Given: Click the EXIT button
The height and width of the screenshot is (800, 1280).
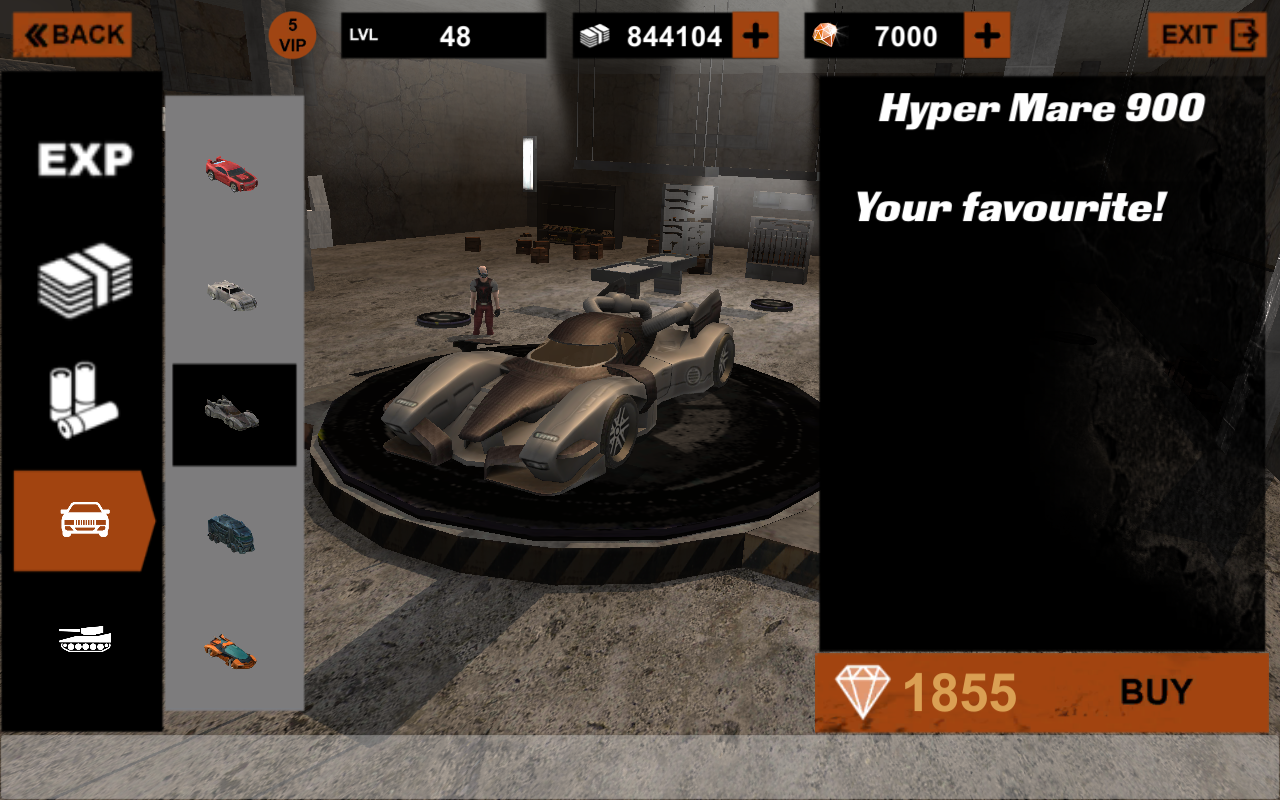Looking at the screenshot, I should [x=1205, y=35].
